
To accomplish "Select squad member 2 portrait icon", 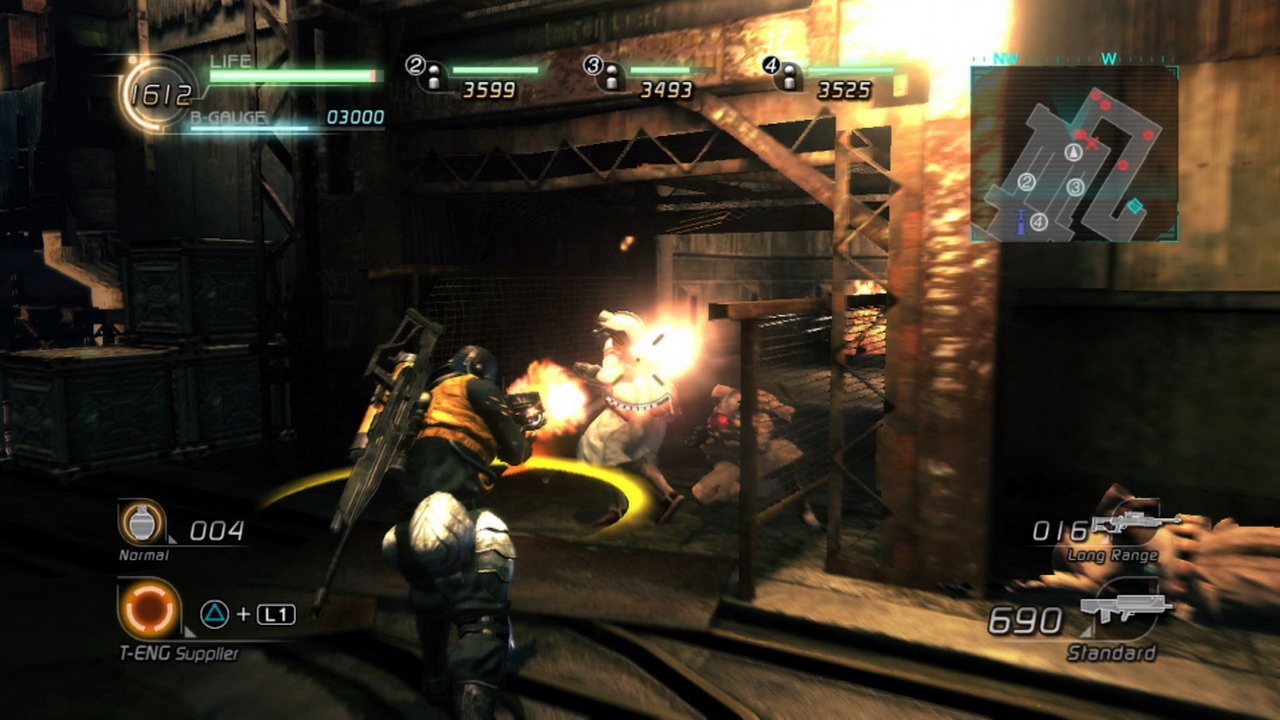I will 434,76.
